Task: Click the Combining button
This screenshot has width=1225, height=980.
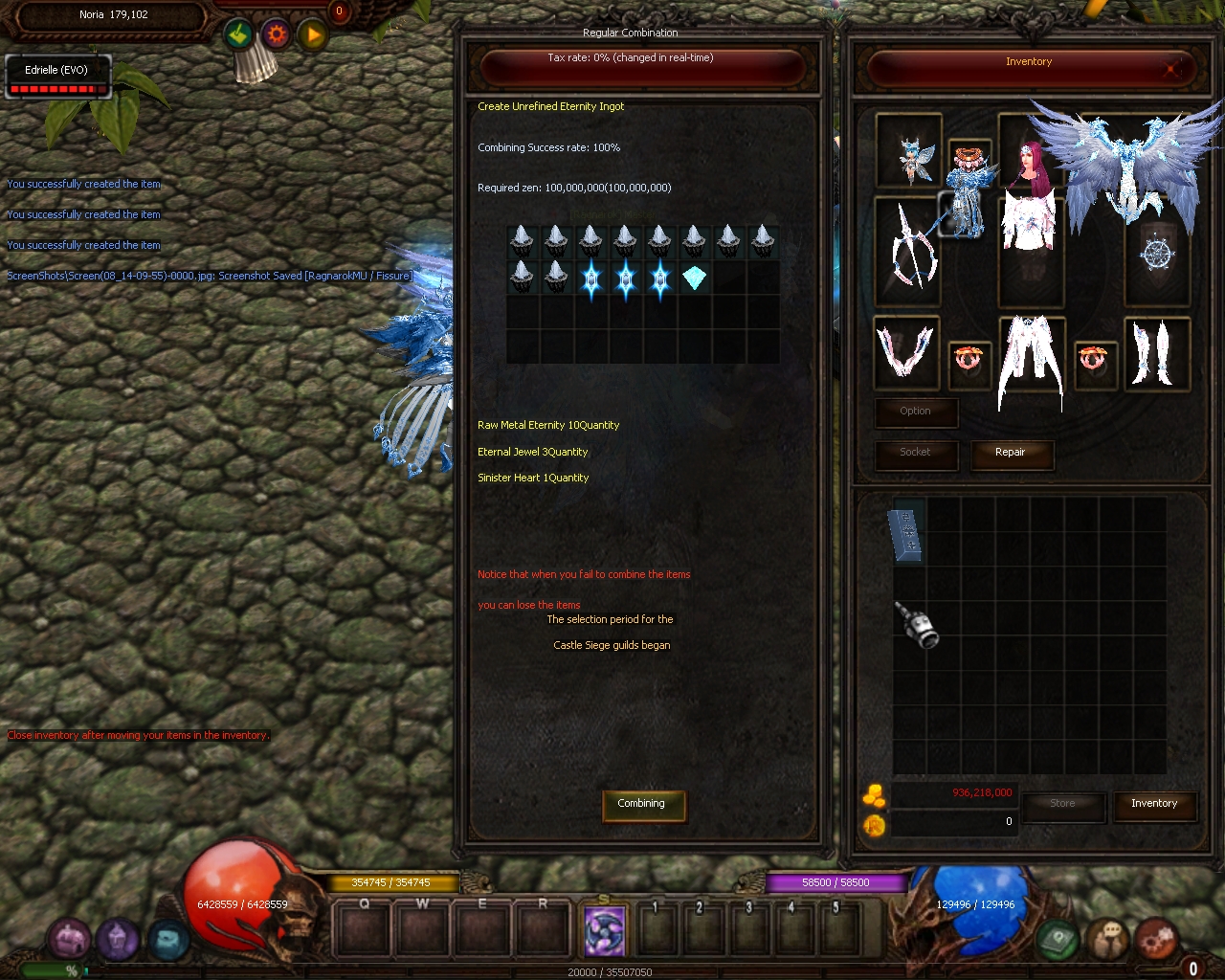Action: 640,804
